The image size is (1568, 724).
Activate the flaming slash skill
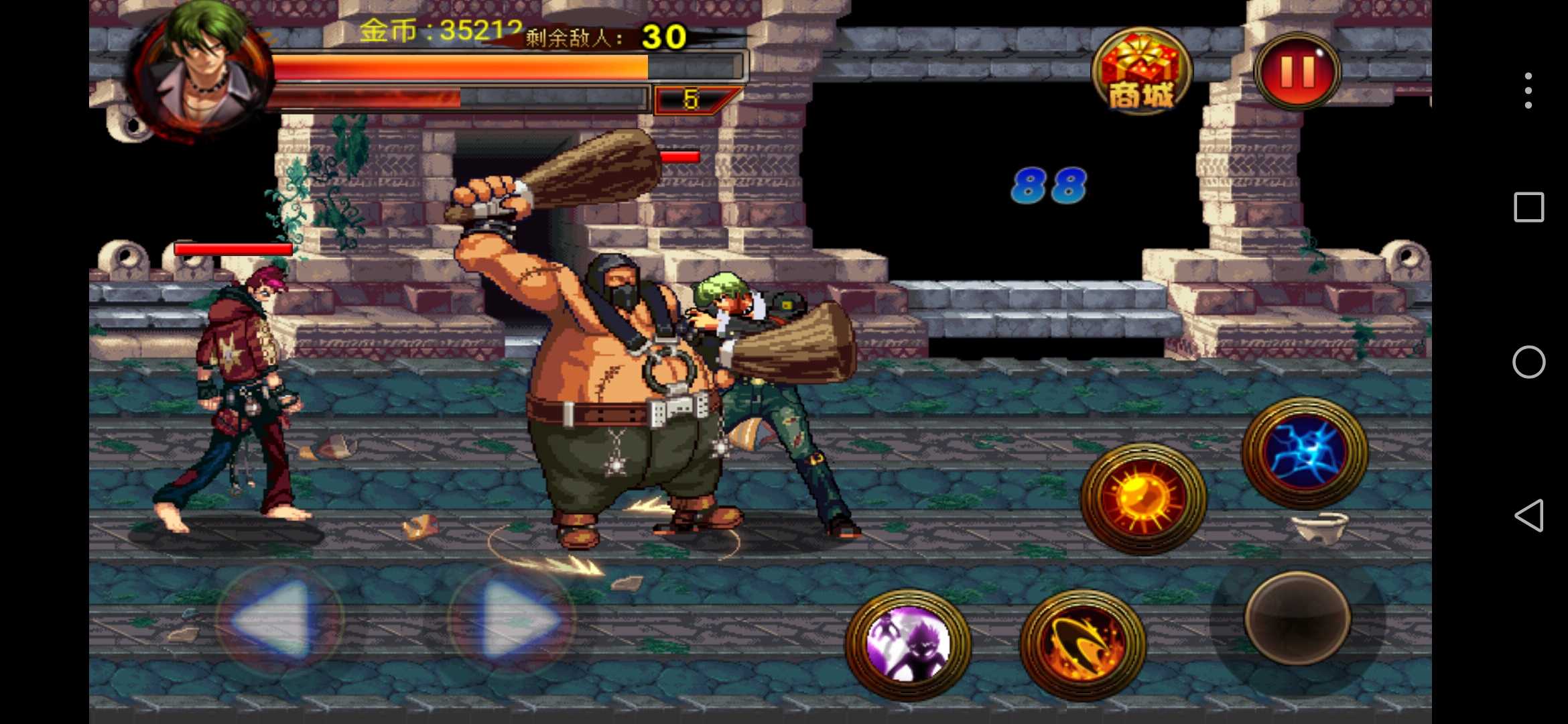[x=1083, y=644]
